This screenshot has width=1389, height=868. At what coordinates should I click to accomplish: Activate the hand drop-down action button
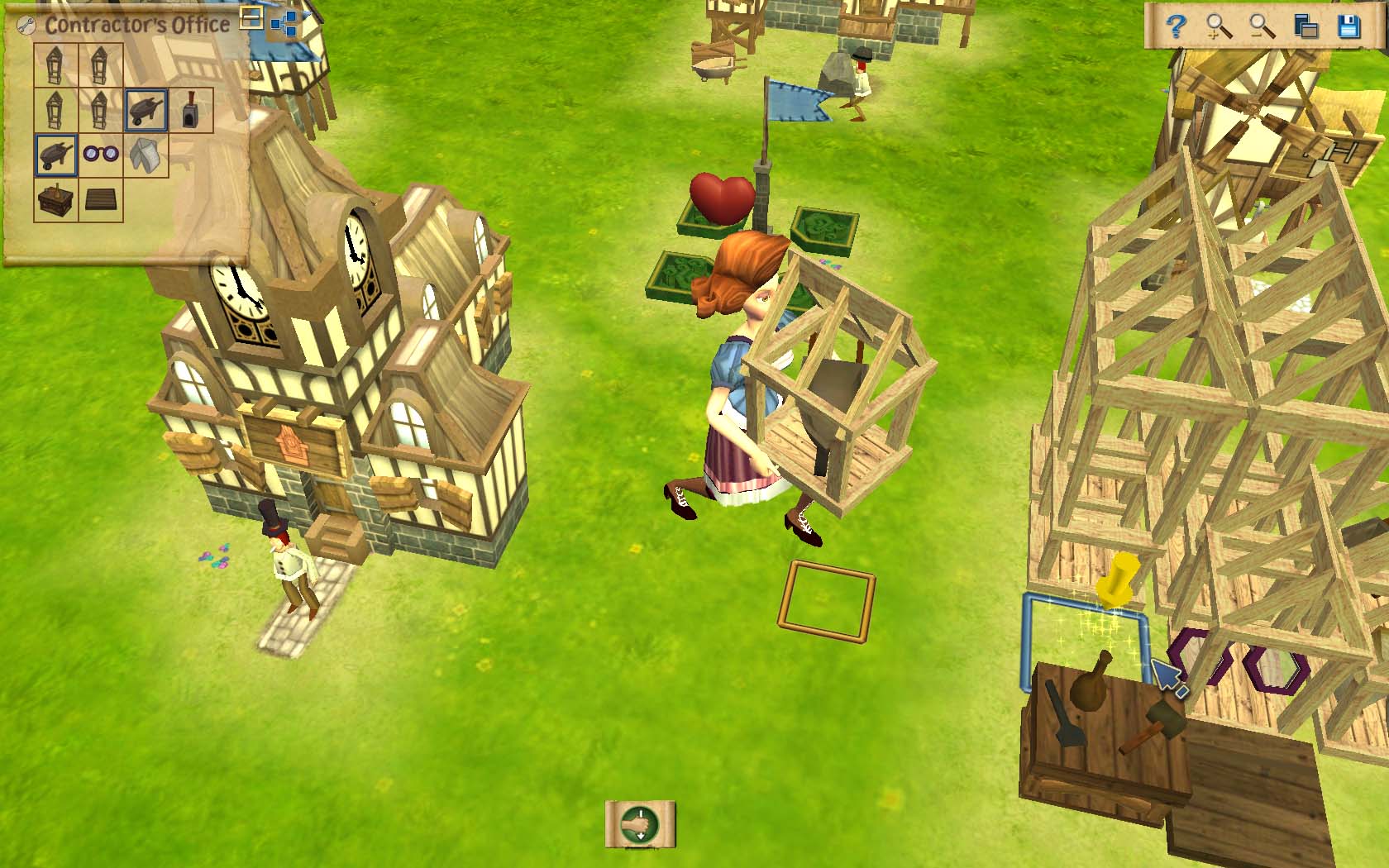click(640, 824)
